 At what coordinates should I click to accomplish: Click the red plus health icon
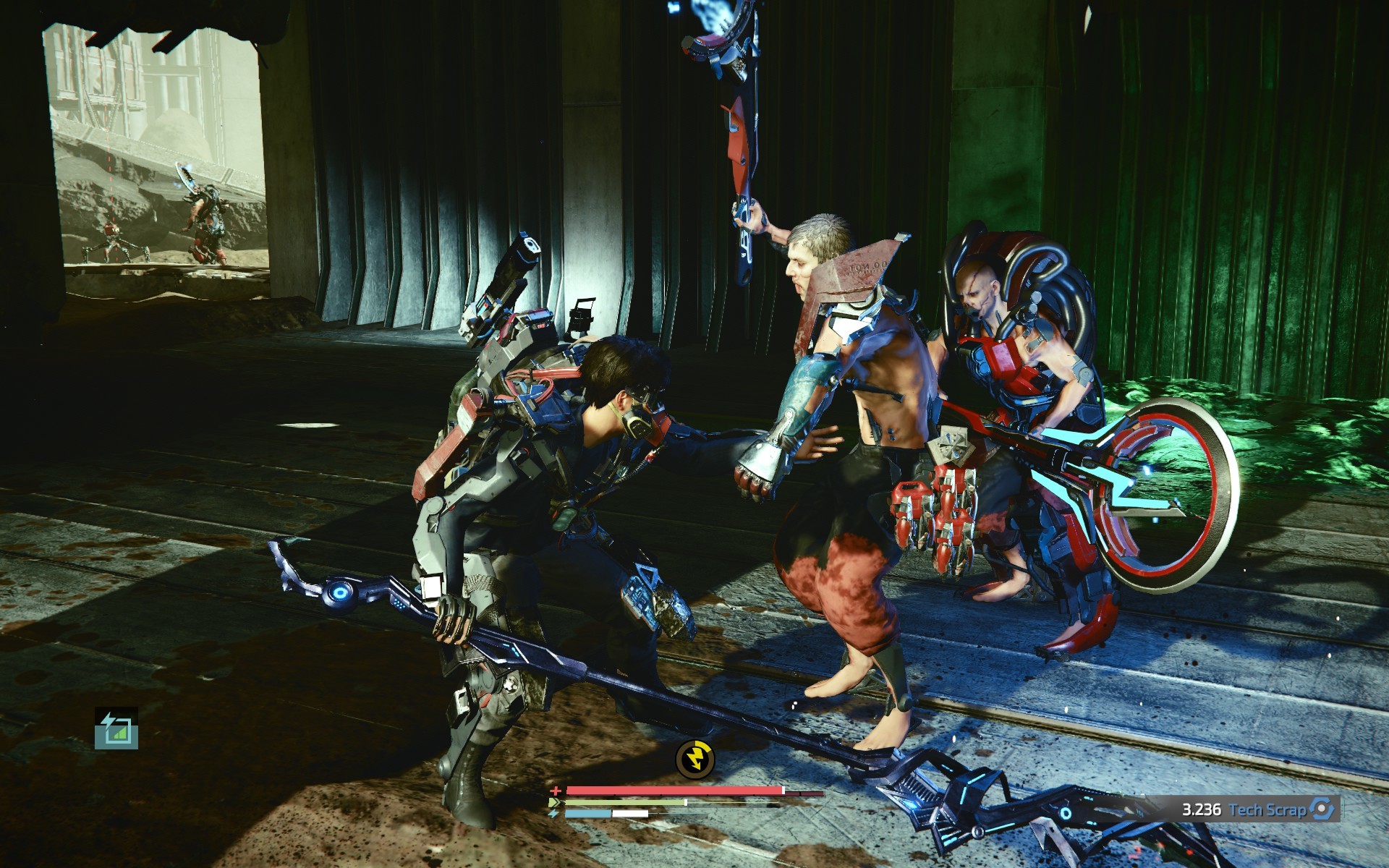[556, 791]
